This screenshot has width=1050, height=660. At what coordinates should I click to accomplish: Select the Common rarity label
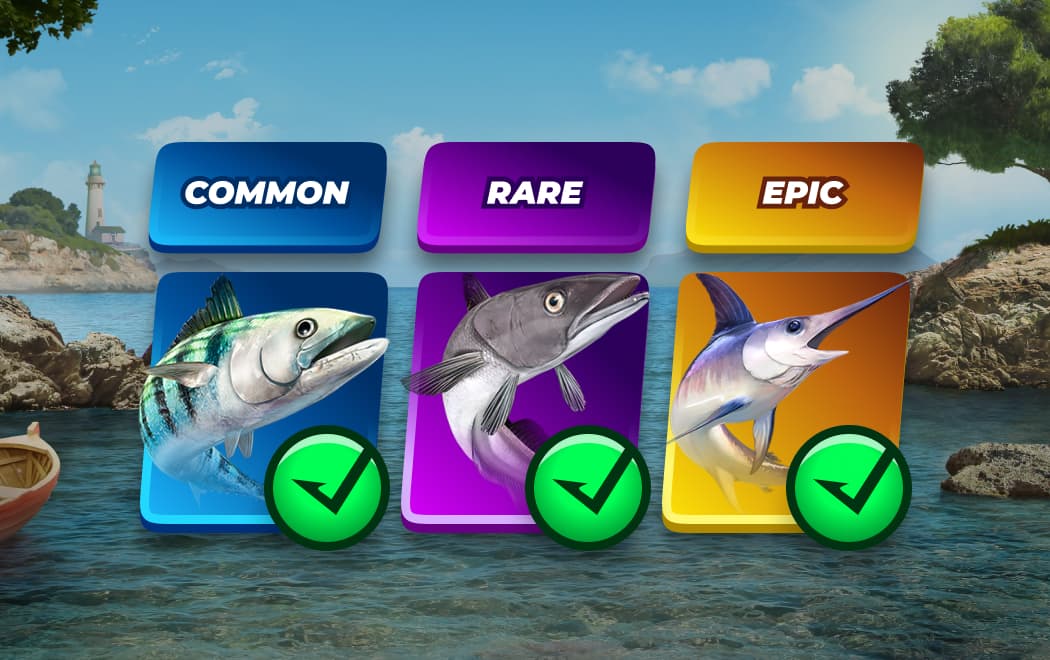click(x=267, y=194)
